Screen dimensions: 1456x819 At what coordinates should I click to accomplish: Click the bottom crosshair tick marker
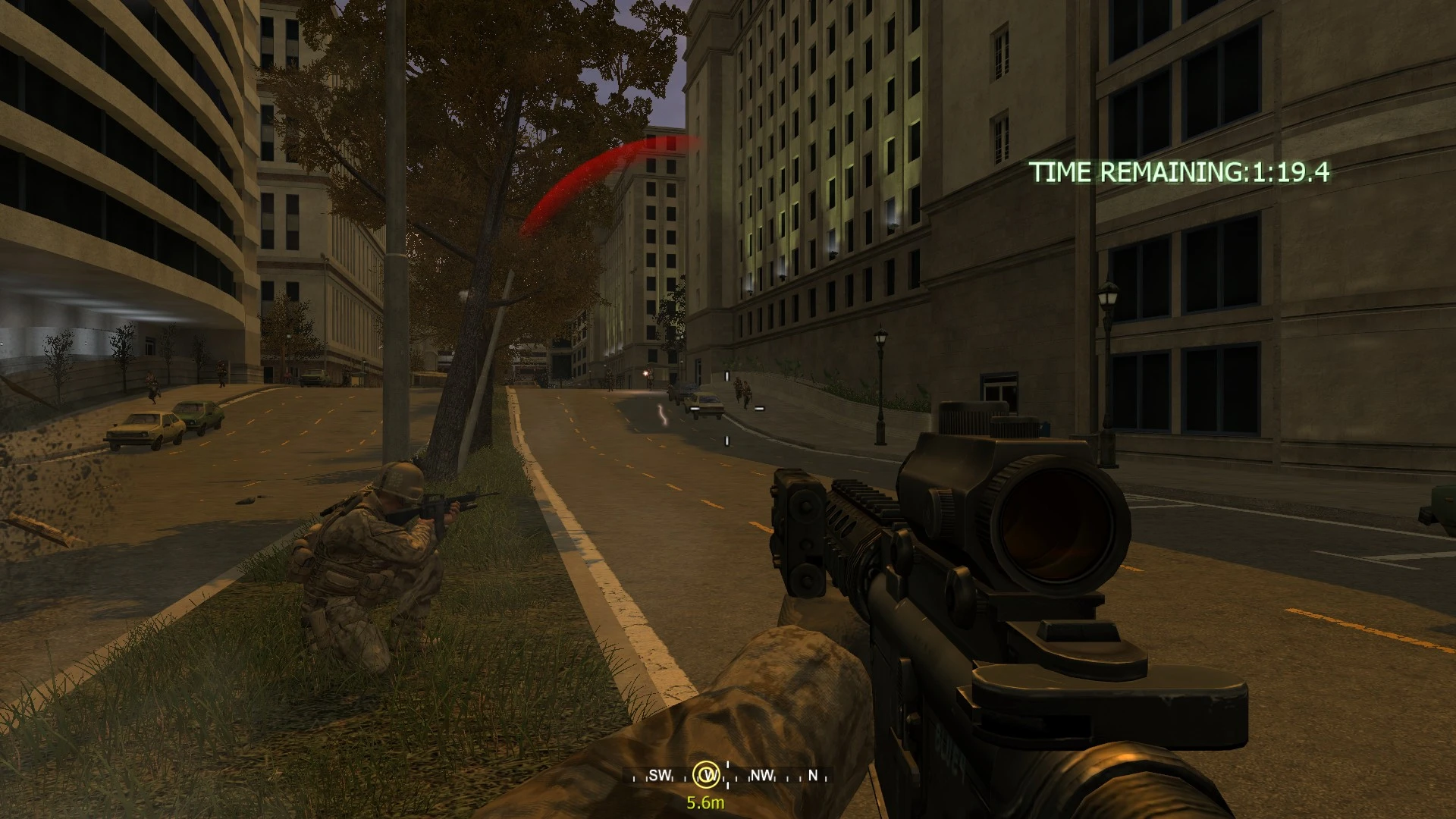click(726, 441)
